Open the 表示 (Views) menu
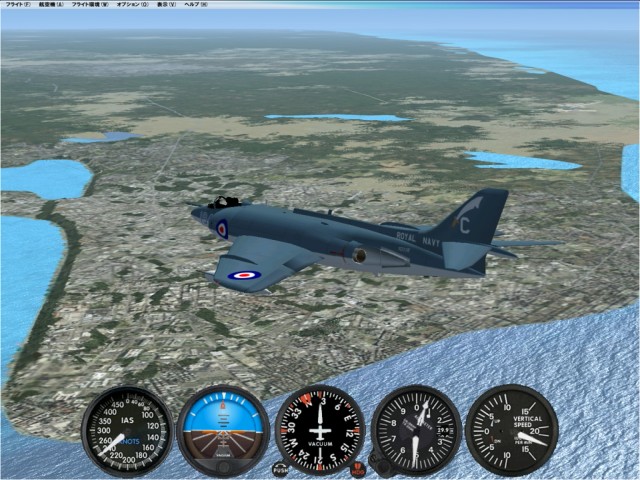 click(x=165, y=5)
